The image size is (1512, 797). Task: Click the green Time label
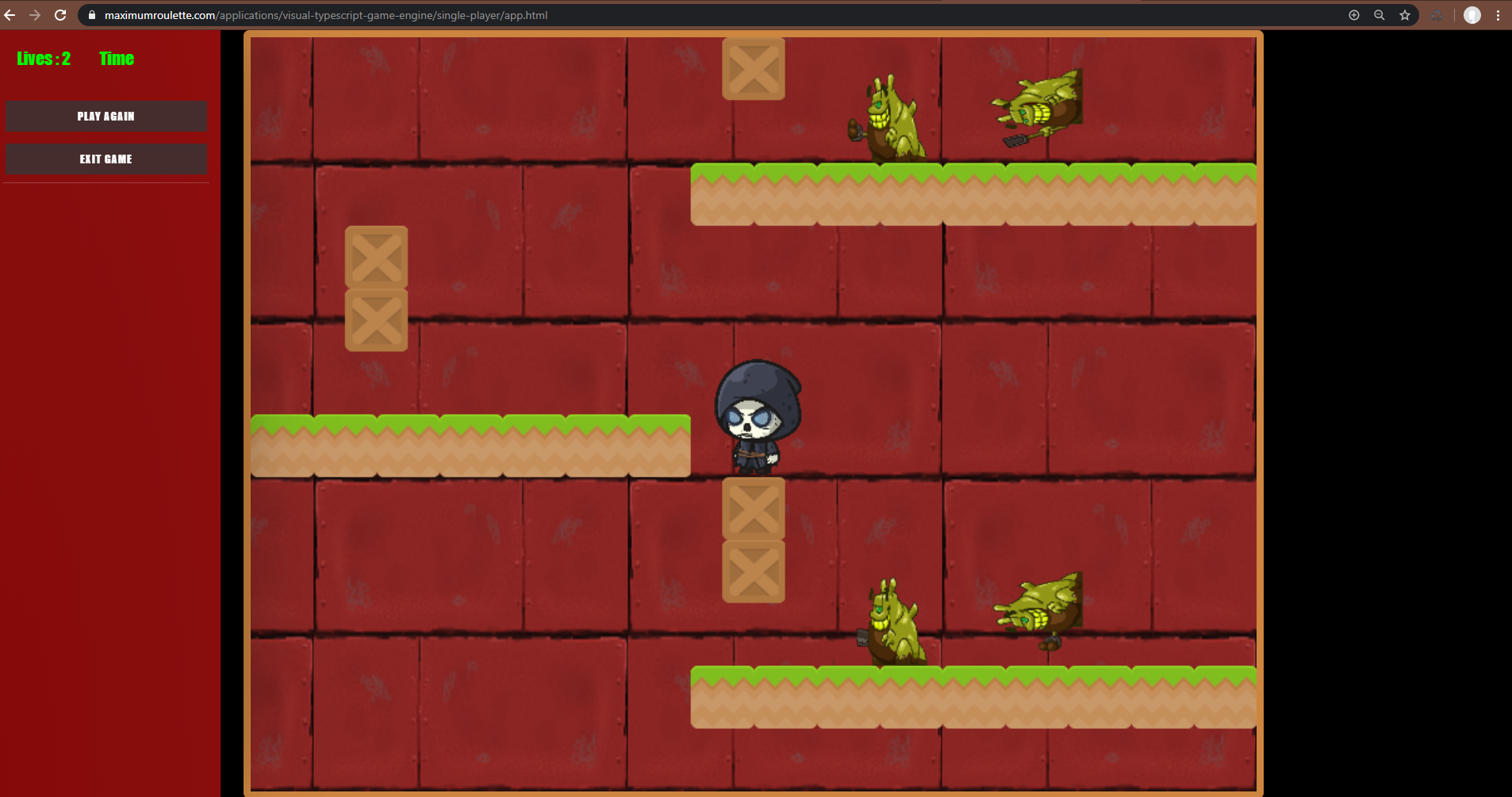116,58
